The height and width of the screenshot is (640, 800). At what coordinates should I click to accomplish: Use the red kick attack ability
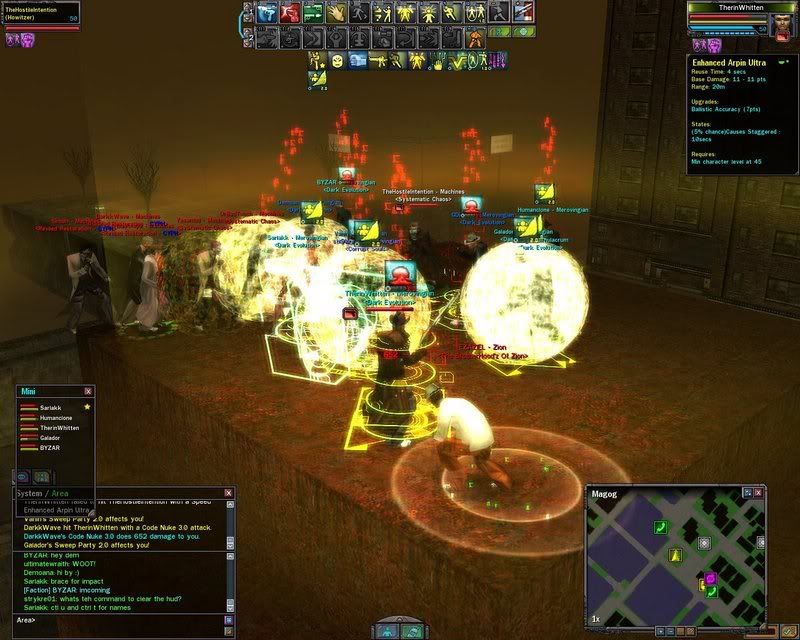(x=290, y=13)
